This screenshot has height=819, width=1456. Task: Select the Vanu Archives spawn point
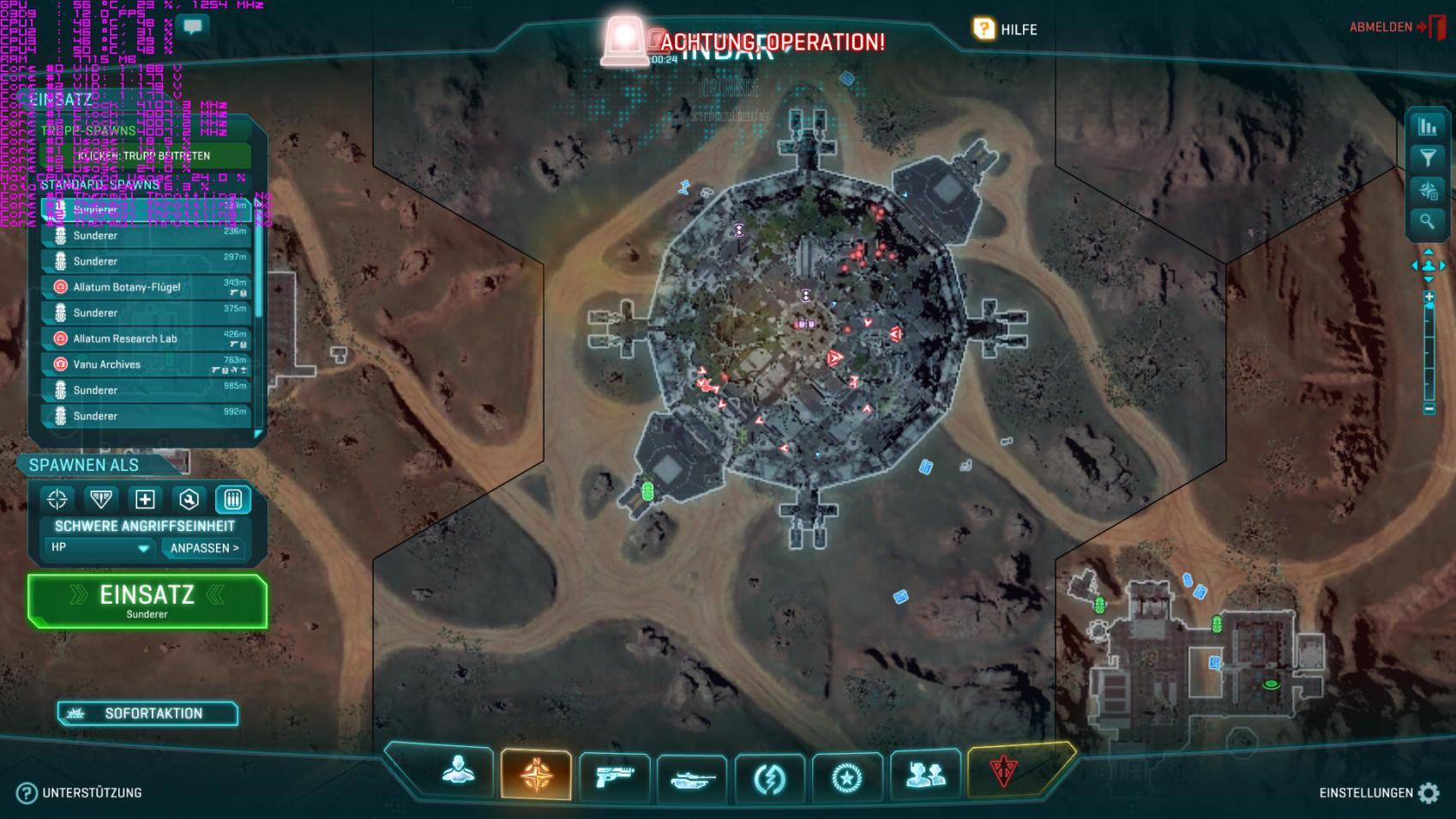tap(146, 364)
